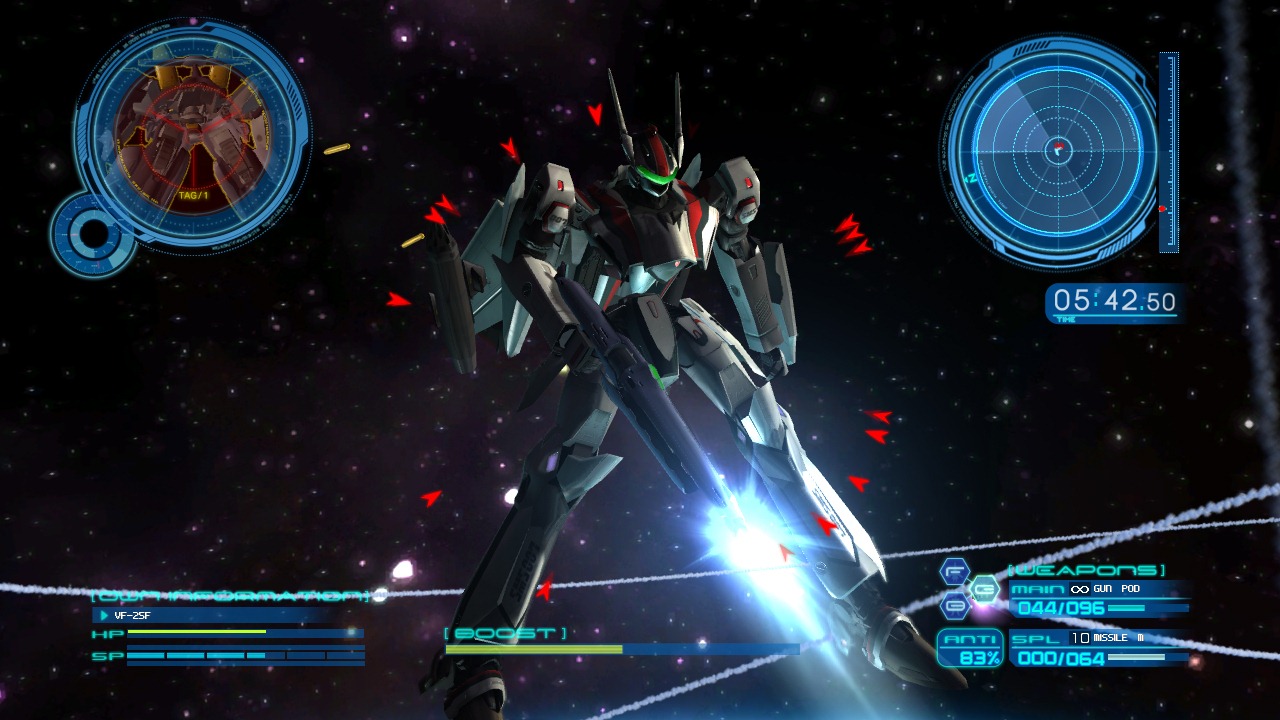Open the TAG/1 target camera display

[x=191, y=133]
